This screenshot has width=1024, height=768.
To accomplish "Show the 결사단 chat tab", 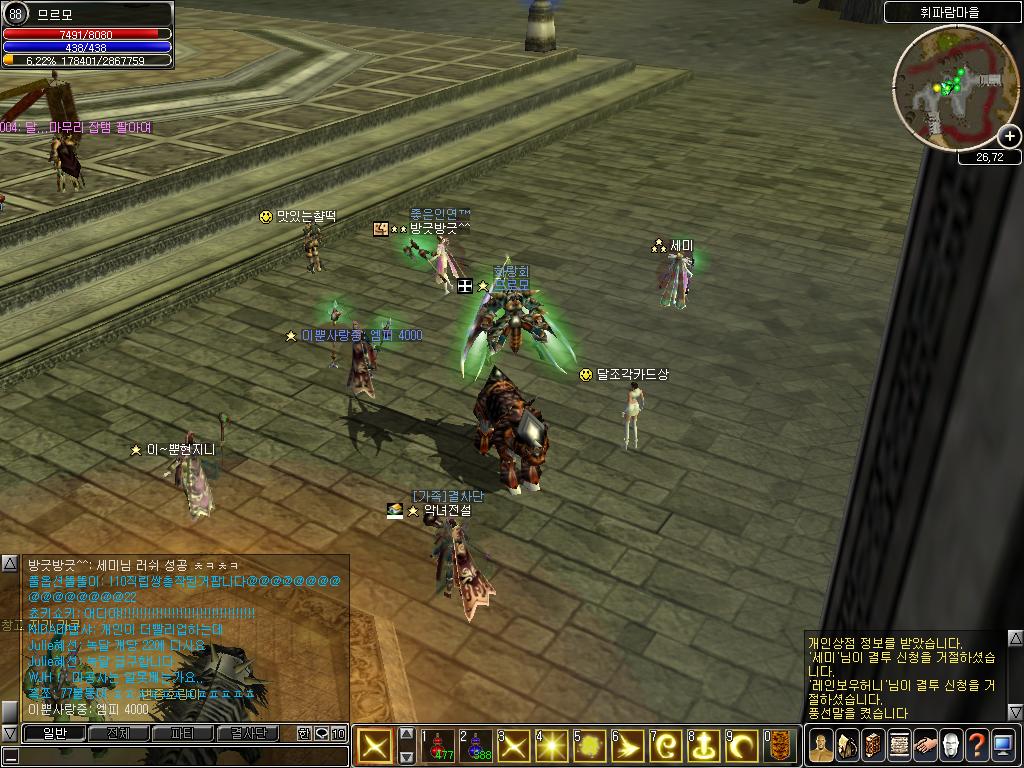I will tap(249, 733).
